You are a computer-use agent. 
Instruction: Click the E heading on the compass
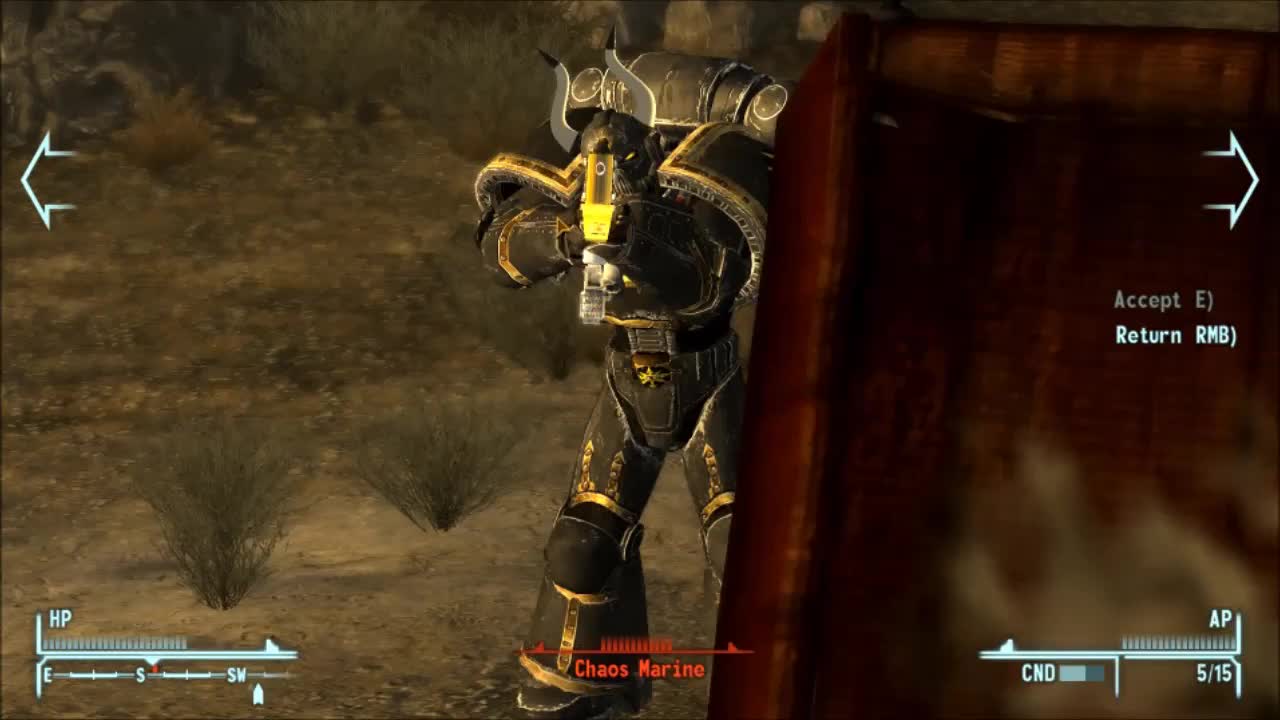coord(47,677)
